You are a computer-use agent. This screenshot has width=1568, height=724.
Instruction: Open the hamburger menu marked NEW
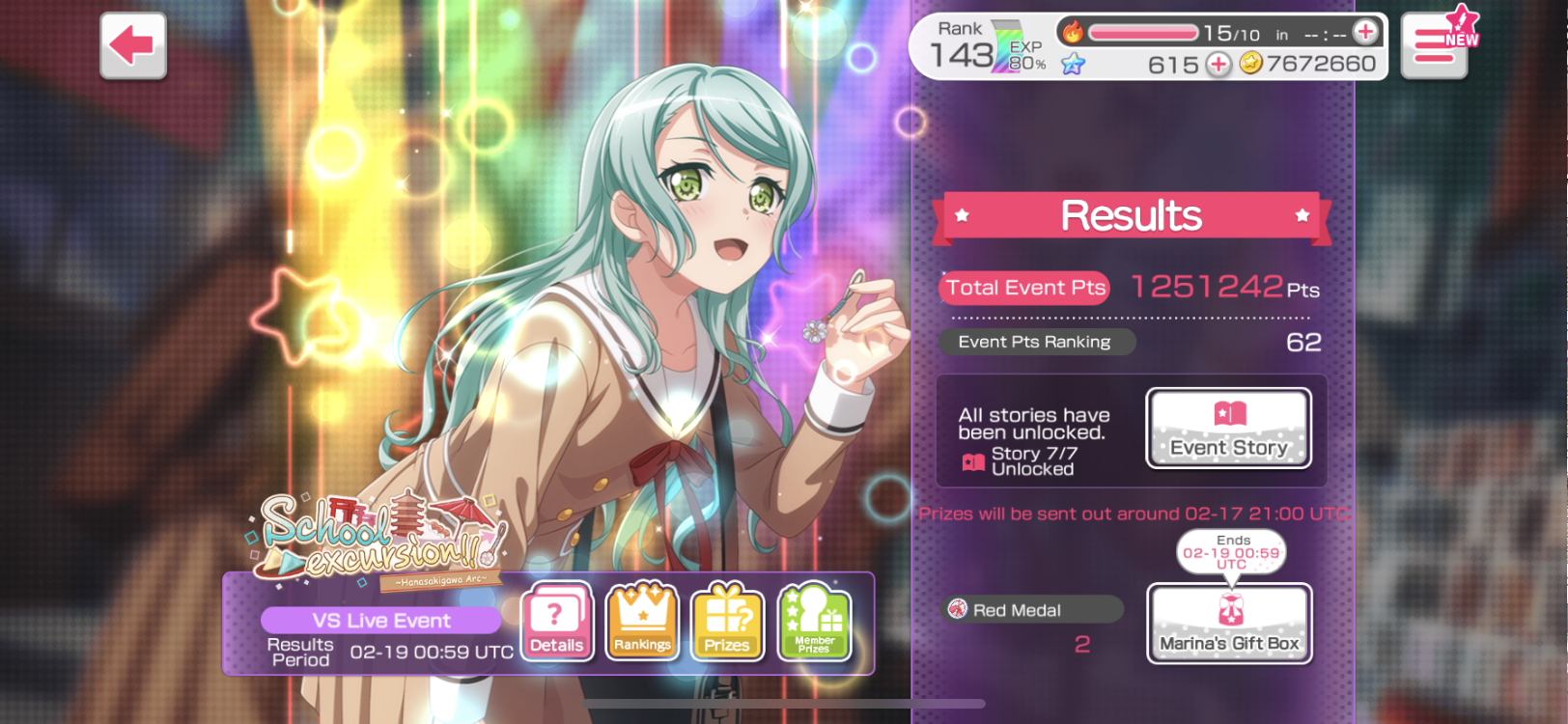(x=1434, y=45)
